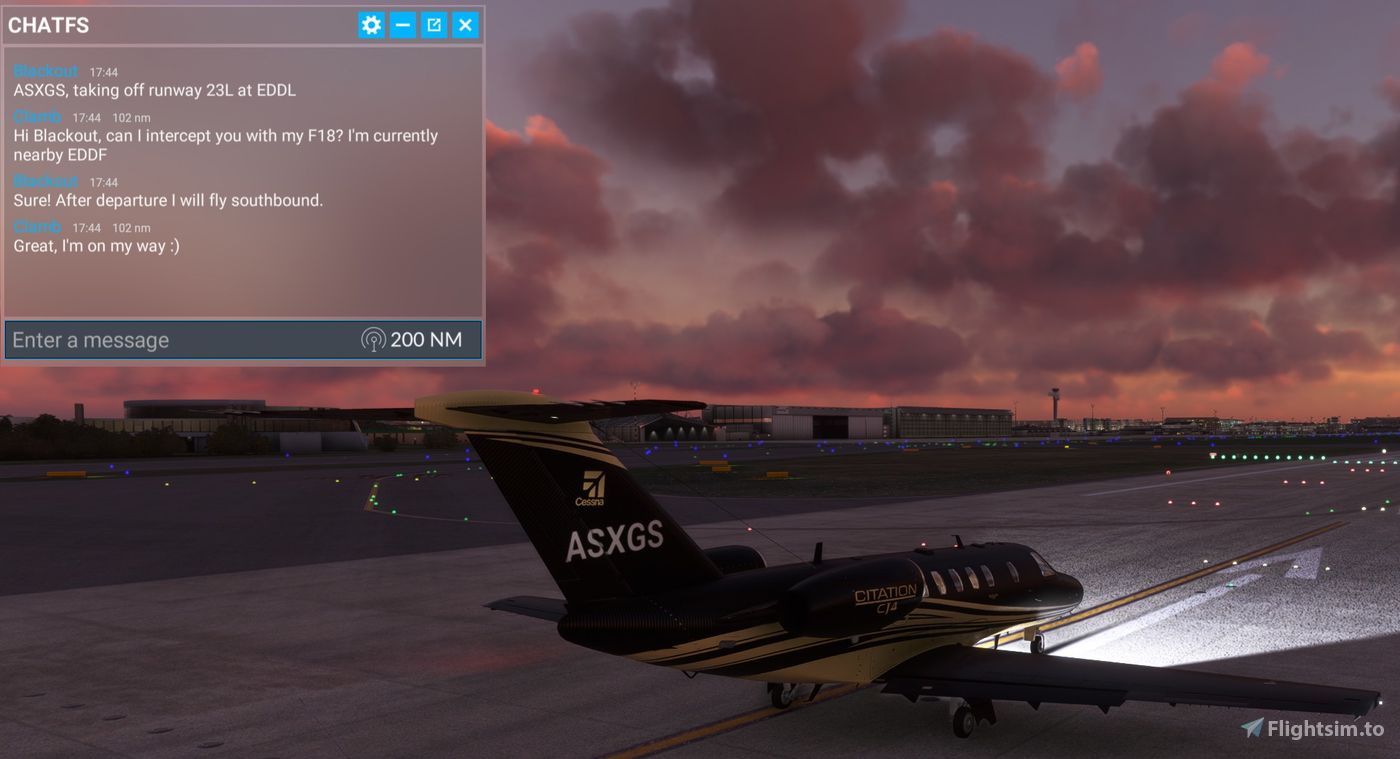Close the ChatFS window
Image resolution: width=1400 pixels, height=759 pixels.
click(465, 25)
